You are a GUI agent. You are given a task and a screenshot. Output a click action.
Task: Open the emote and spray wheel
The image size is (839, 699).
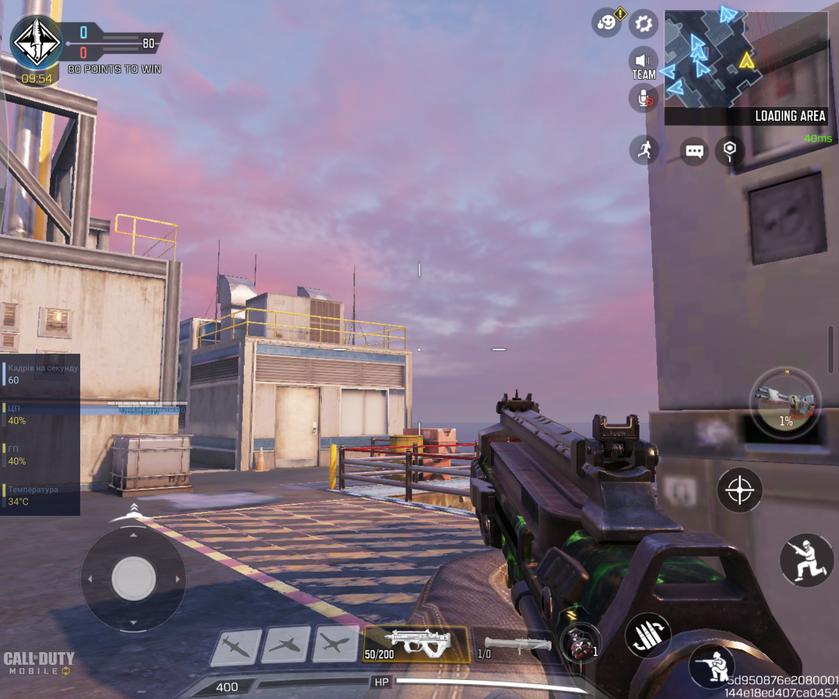point(606,22)
